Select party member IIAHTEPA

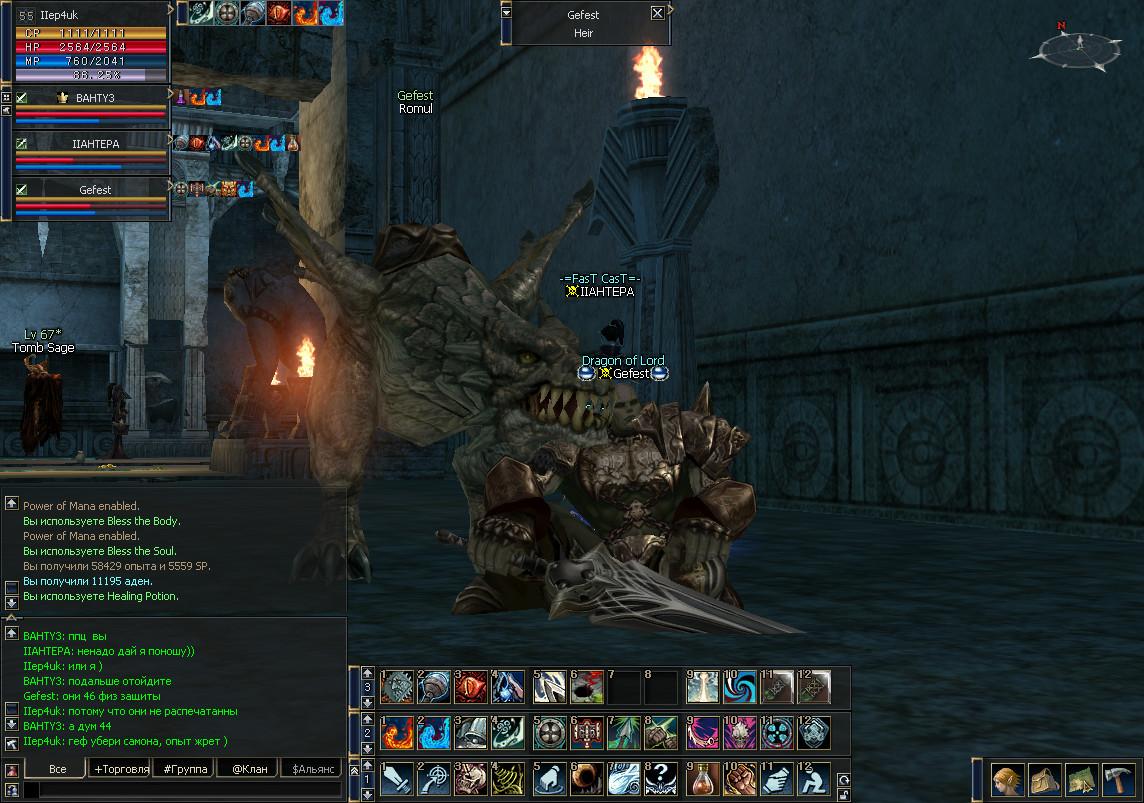[94, 144]
